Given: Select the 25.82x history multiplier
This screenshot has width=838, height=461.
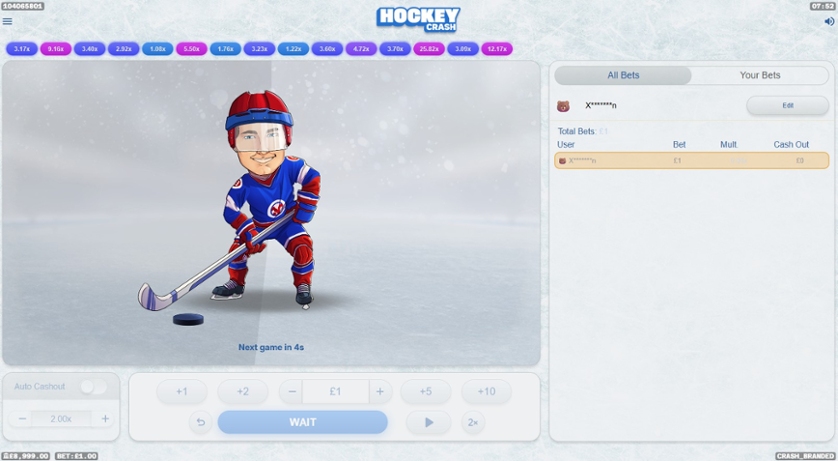Looking at the screenshot, I should pos(429,48).
